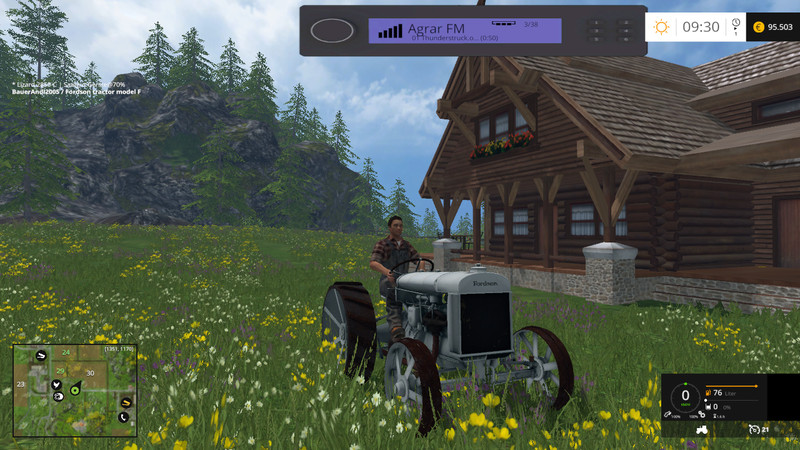Toggle the cruise control icon
This screenshot has height=450, width=800.
pyautogui.click(x=755, y=430)
